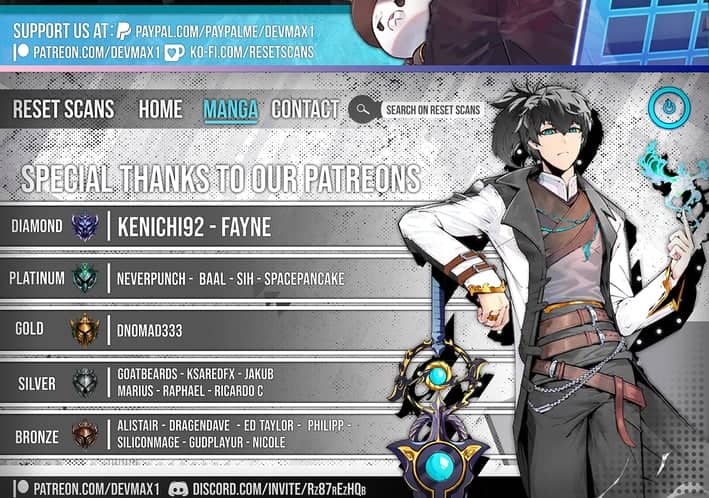Select the highlighted Manga tab
This screenshot has height=498, width=709.
coord(230,109)
